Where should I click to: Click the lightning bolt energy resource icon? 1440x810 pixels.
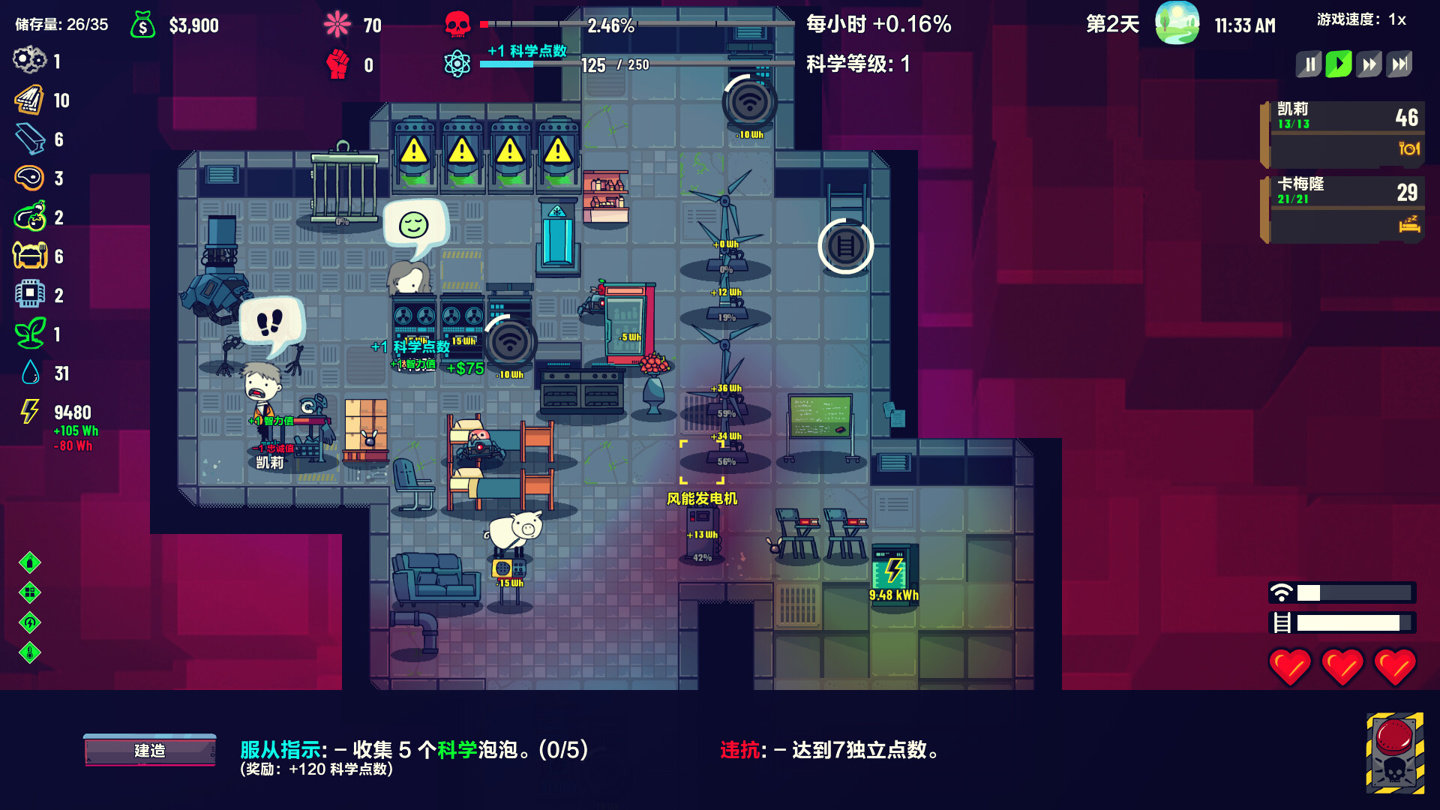tap(30, 411)
